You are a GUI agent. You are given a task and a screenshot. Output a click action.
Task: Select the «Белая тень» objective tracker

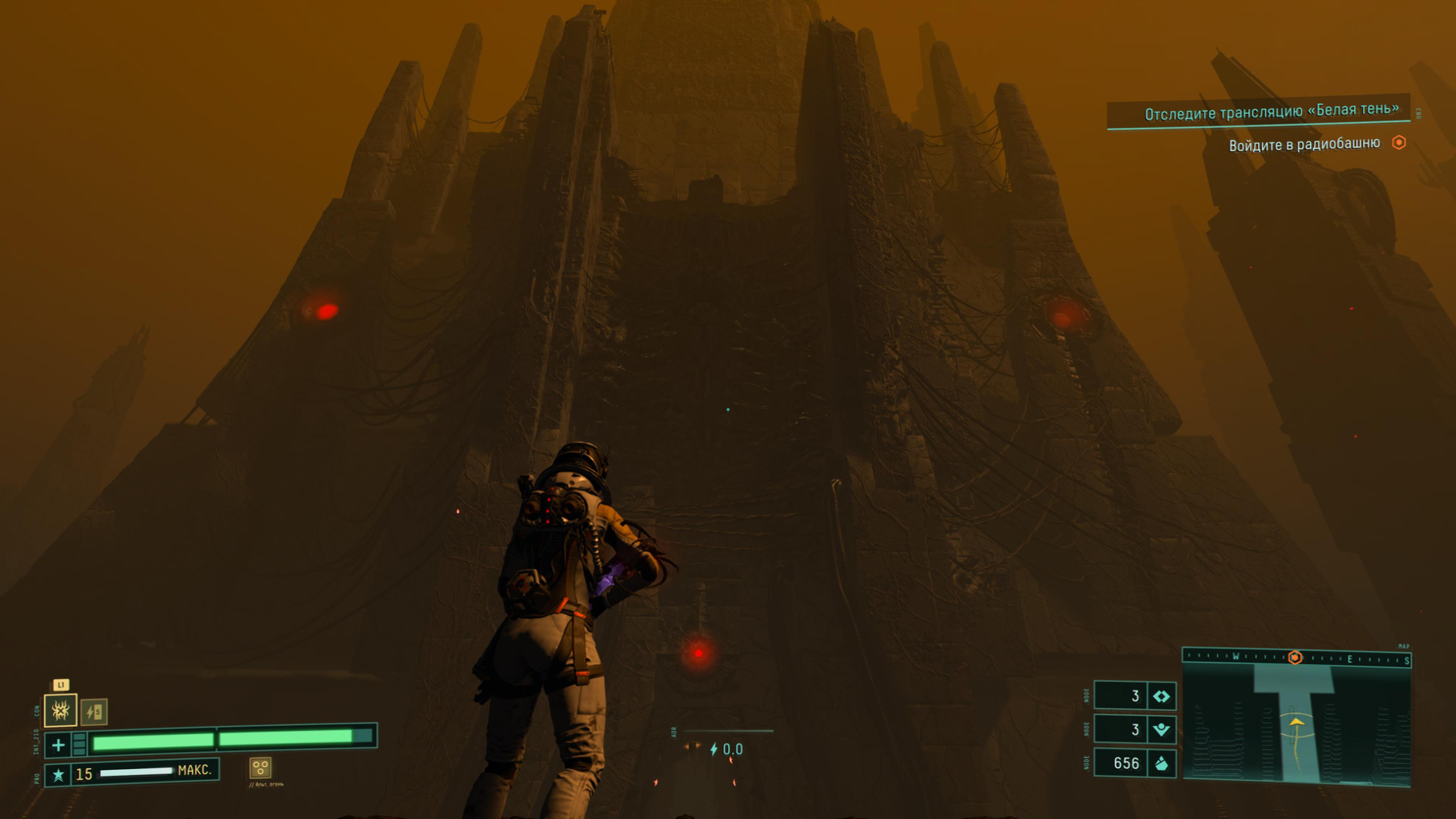[x=1271, y=112]
